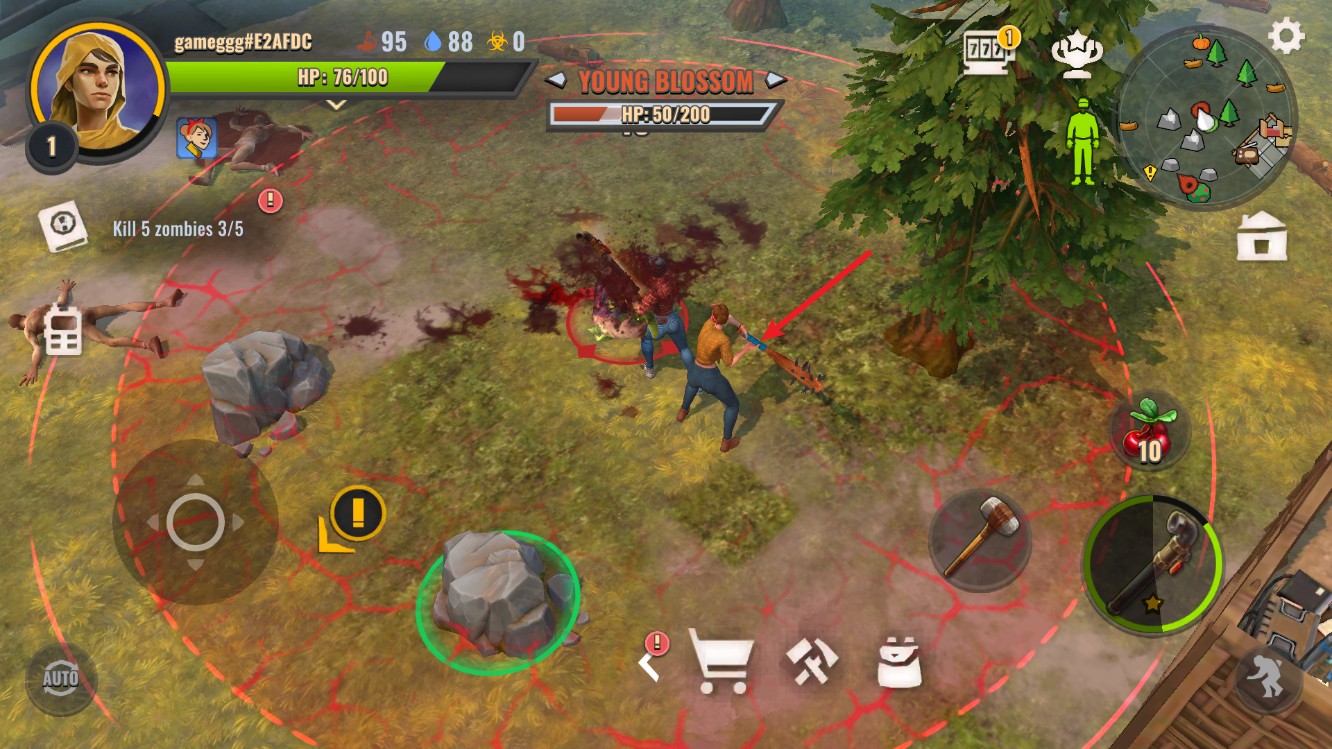Use the berries consumable slot

[x=1149, y=431]
